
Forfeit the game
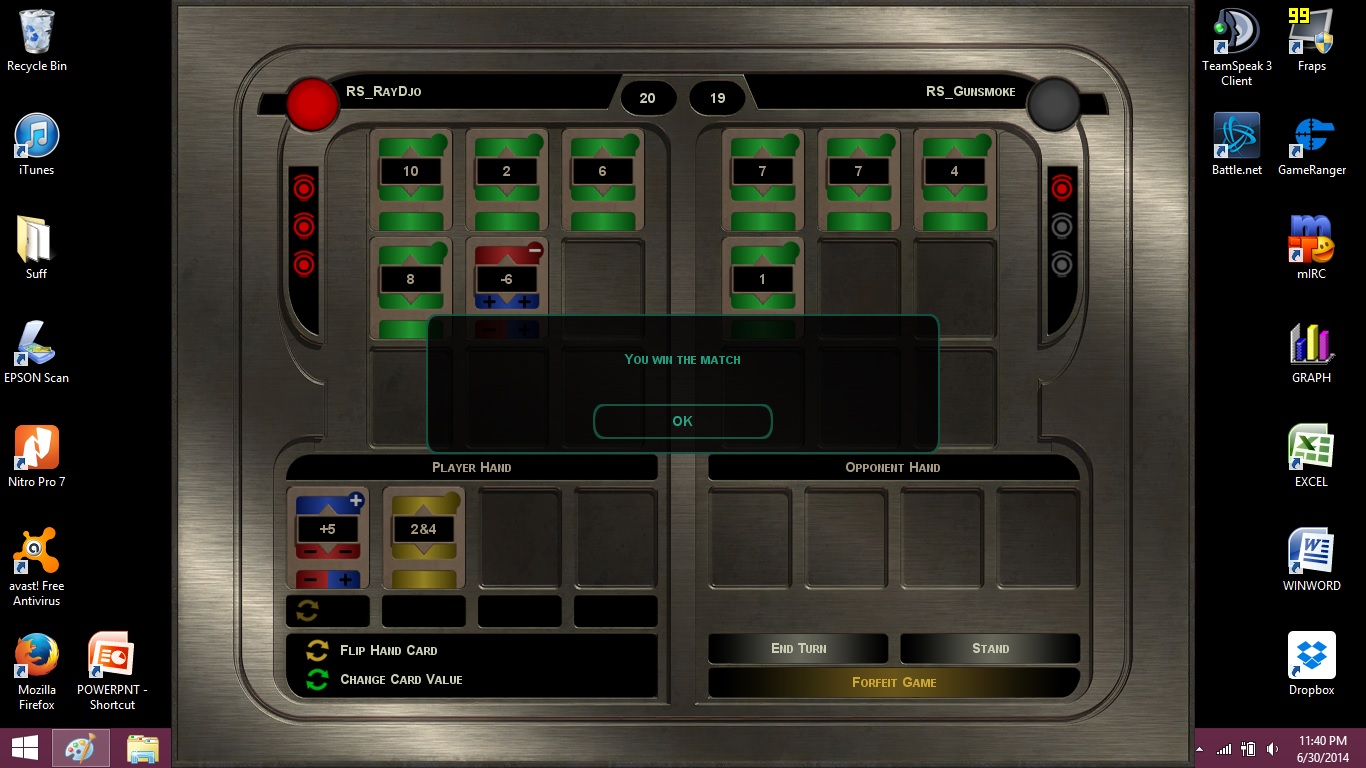coord(894,682)
